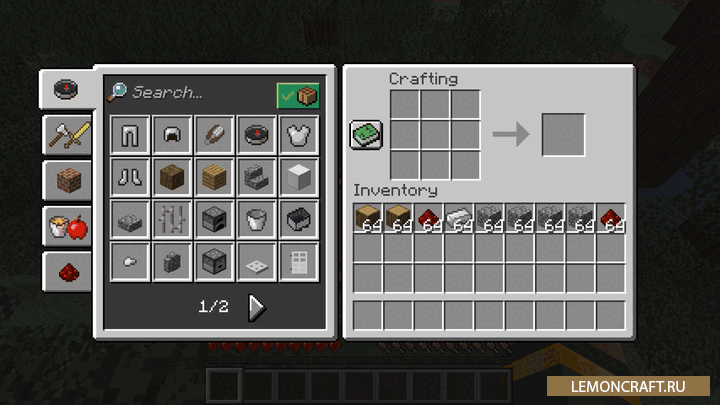The width and height of the screenshot is (720, 405).
Task: Open the building blocks recipe tab
Action: tap(66, 180)
